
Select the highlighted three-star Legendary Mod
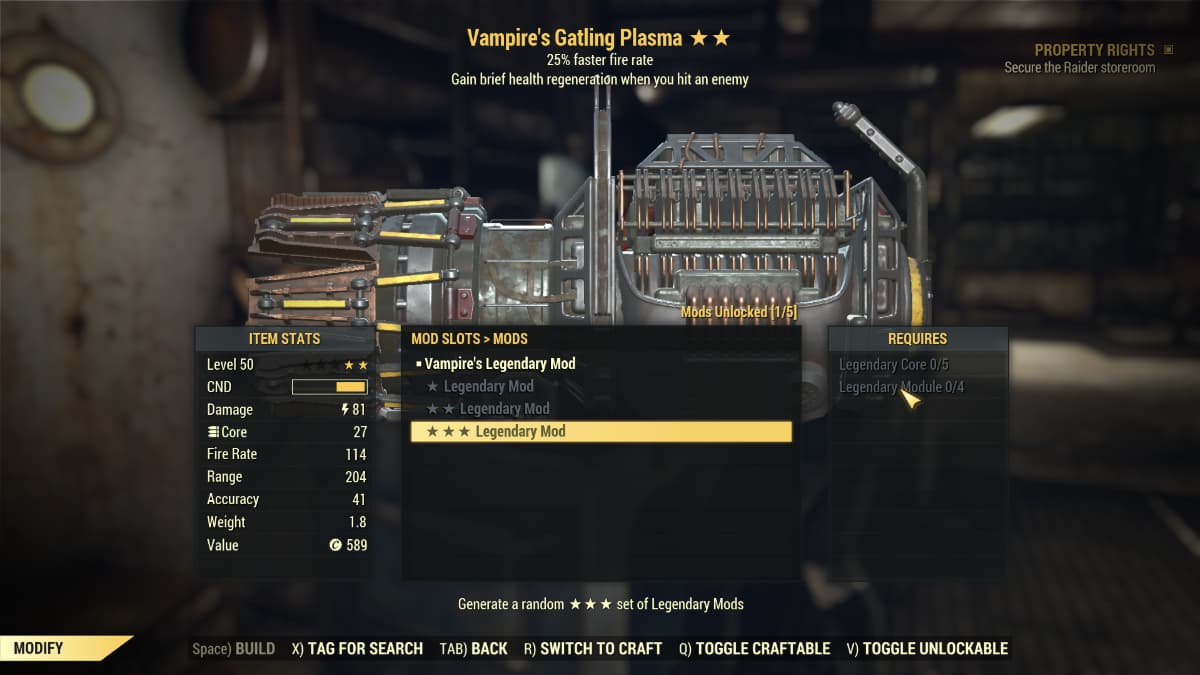[x=600, y=431]
